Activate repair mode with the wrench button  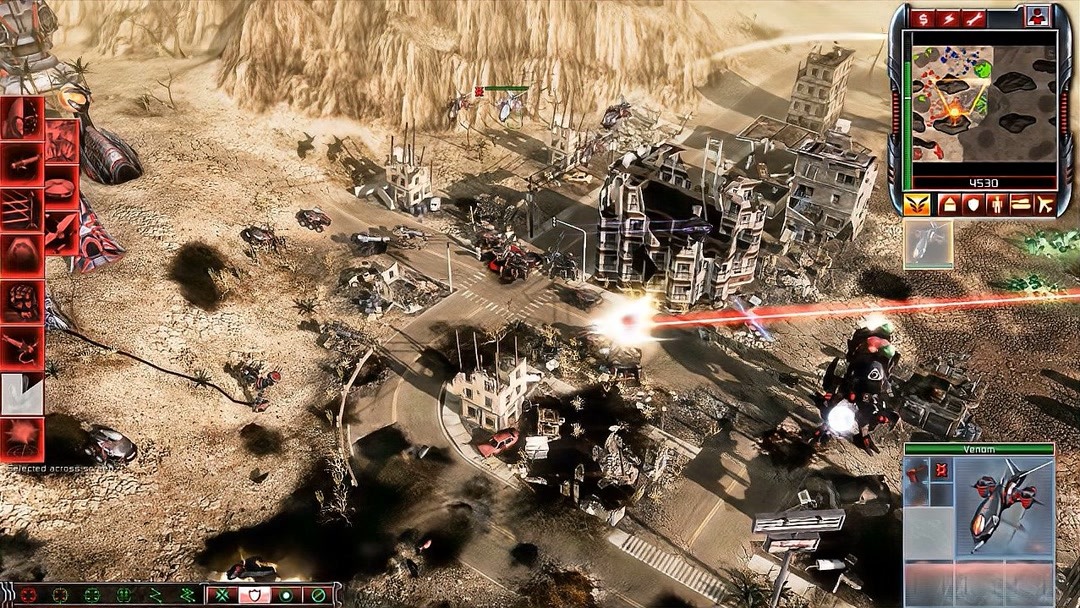[x=973, y=18]
